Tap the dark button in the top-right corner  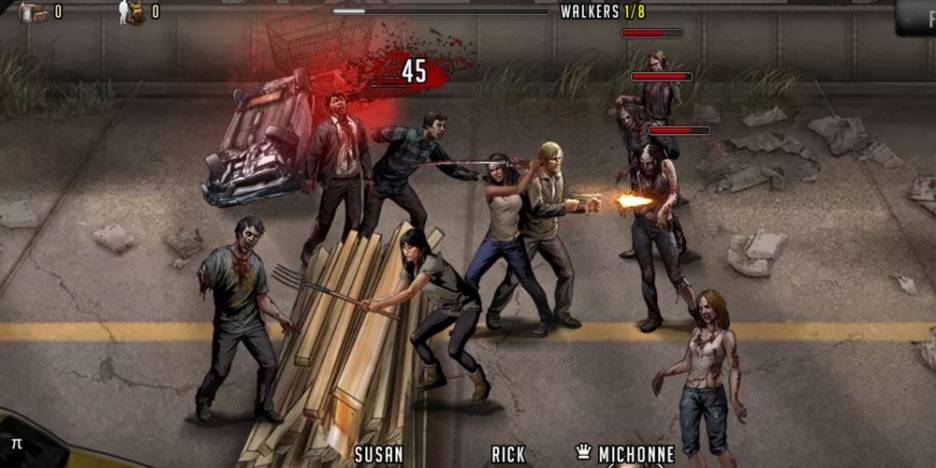pyautogui.click(x=917, y=15)
